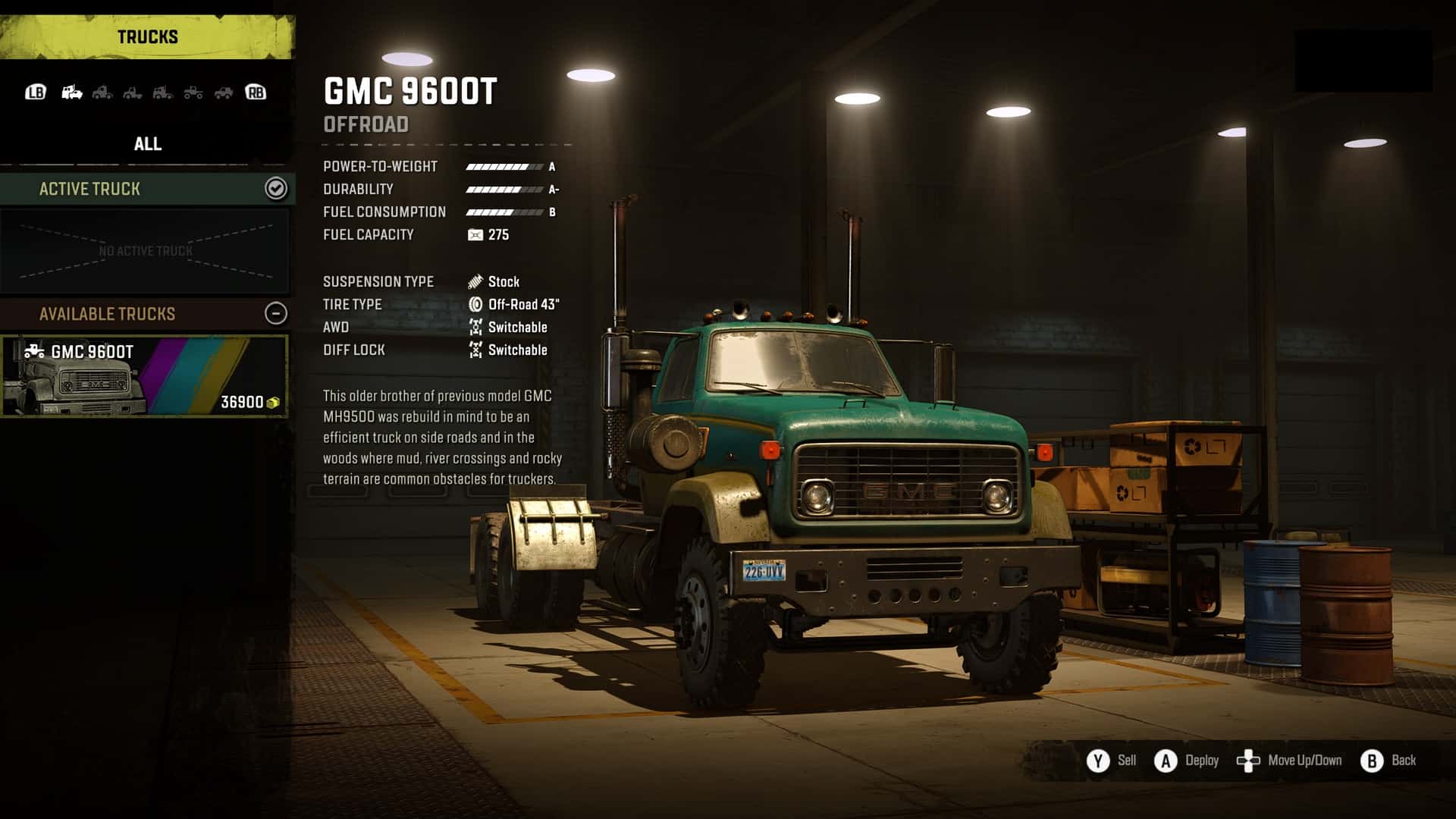Select the GMC 9600T truck card
The image size is (1456, 819).
pyautogui.click(x=144, y=376)
